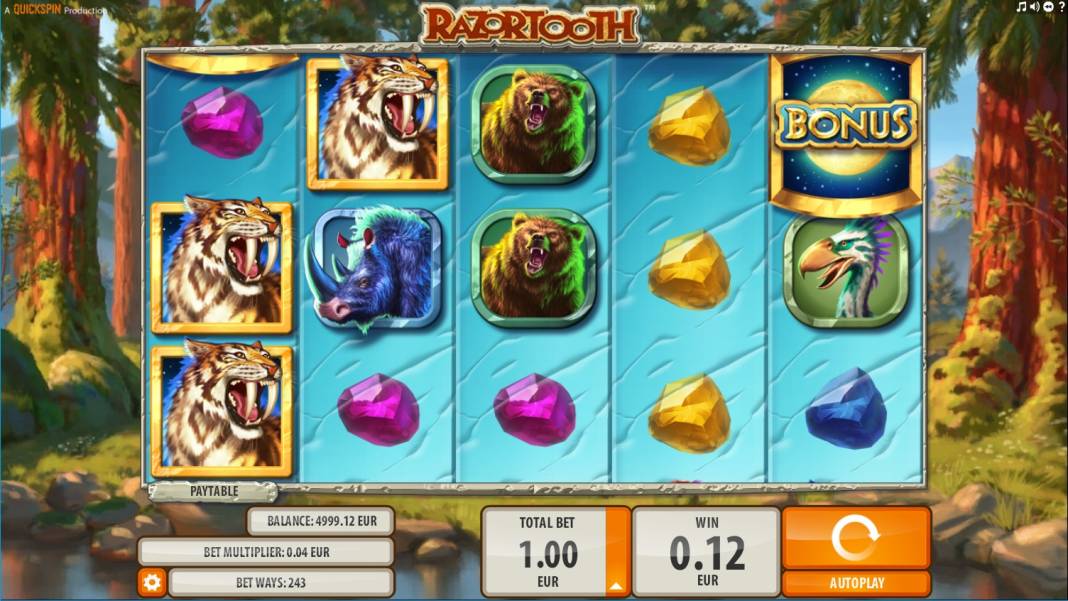Start Autoplay mode
The image size is (1068, 601).
(855, 583)
